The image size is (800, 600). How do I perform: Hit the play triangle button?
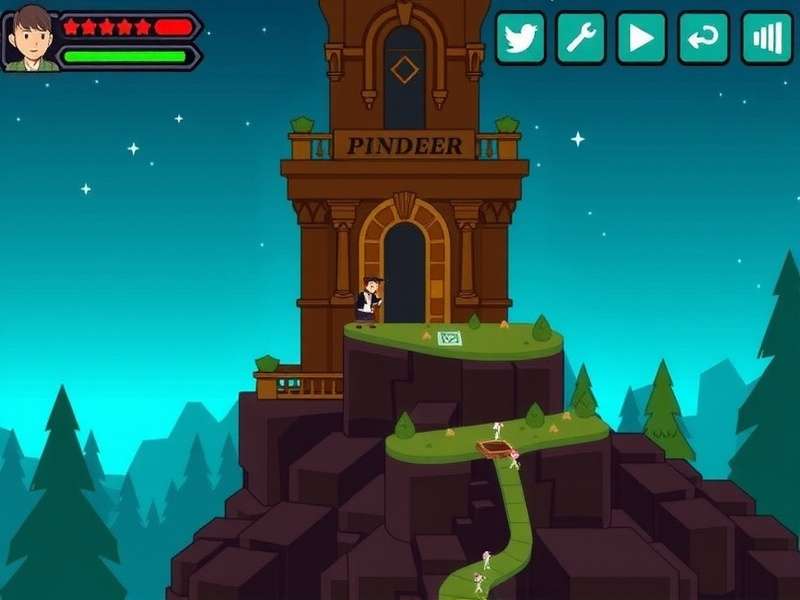click(x=642, y=39)
